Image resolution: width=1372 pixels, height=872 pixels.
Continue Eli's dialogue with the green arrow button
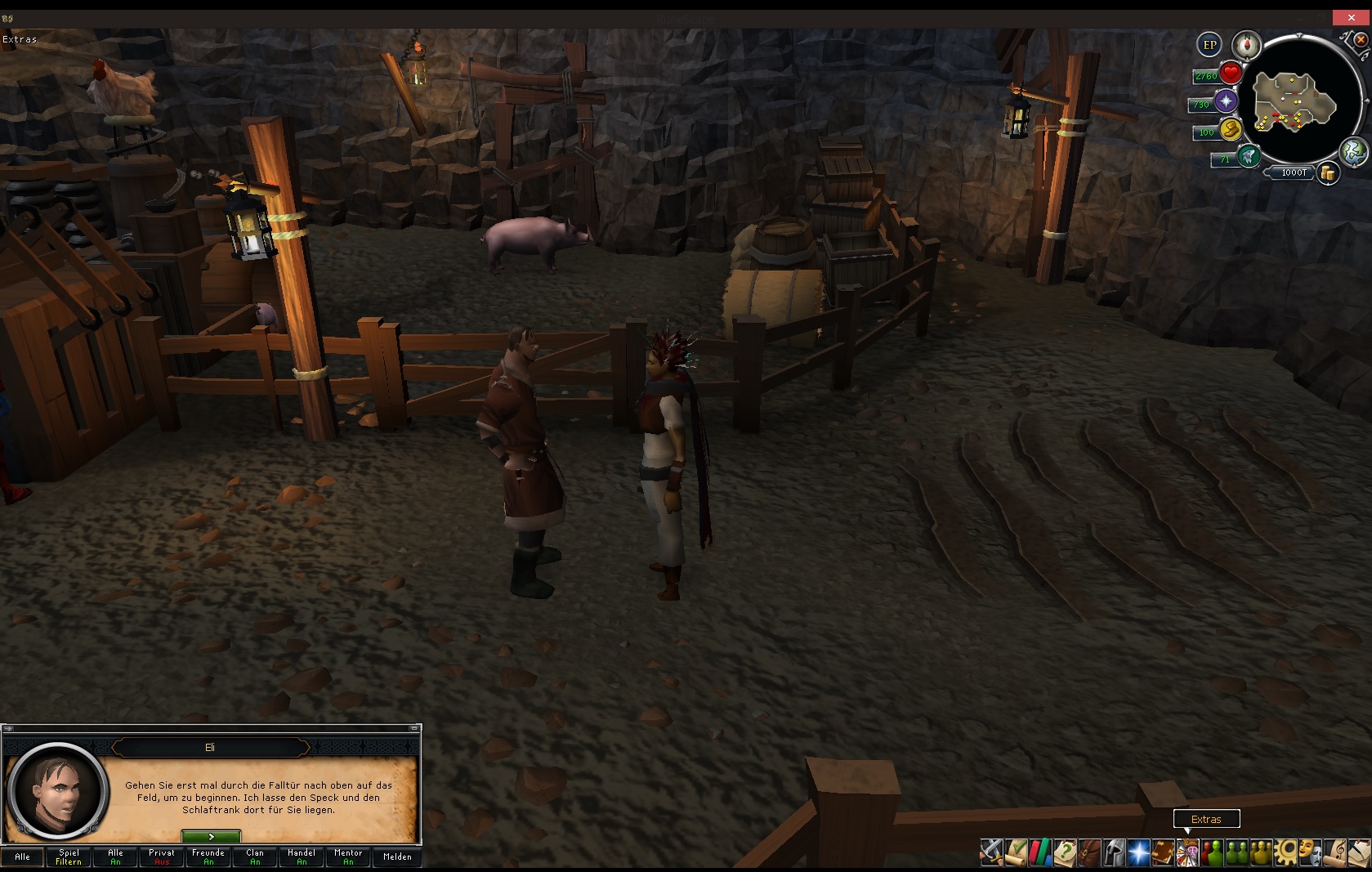coord(211,837)
